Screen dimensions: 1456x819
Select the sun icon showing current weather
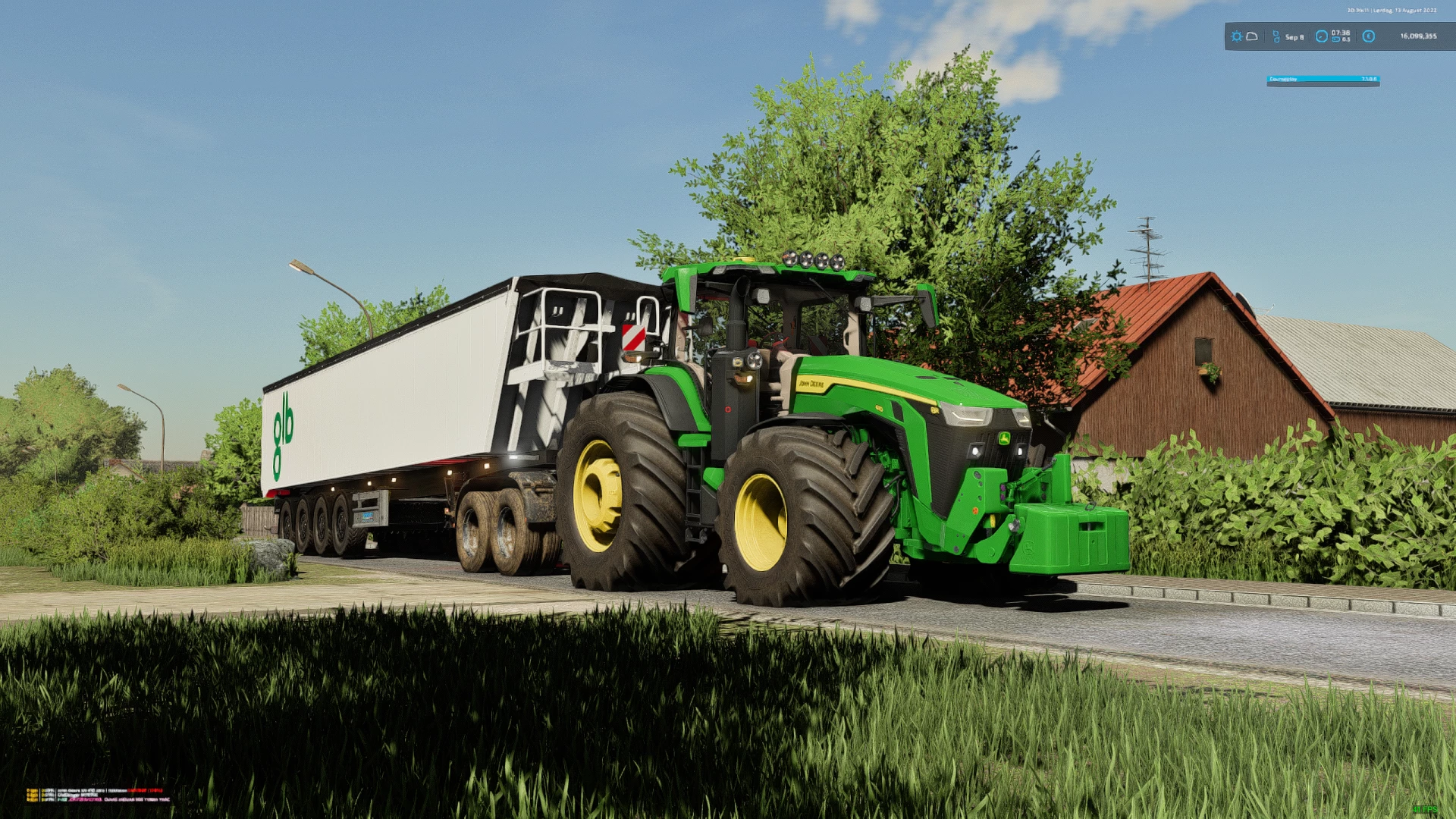click(x=1238, y=36)
